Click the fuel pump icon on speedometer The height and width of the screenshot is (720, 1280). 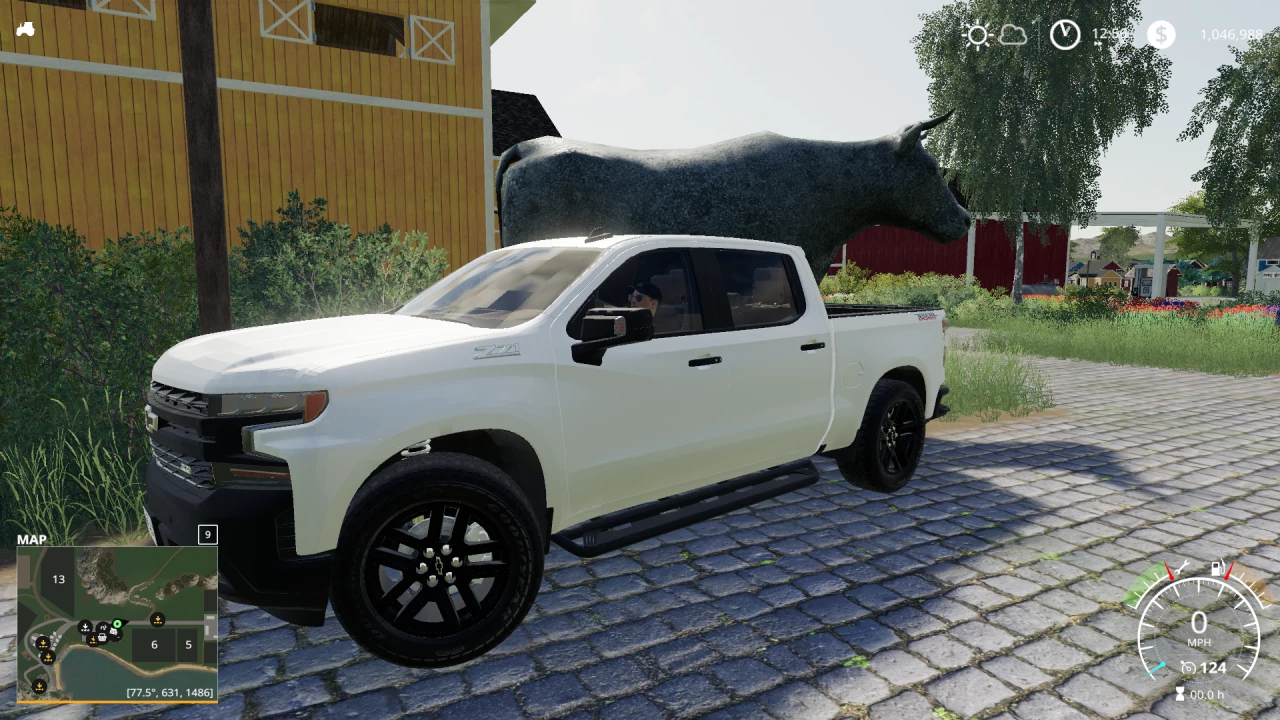tap(1217, 568)
